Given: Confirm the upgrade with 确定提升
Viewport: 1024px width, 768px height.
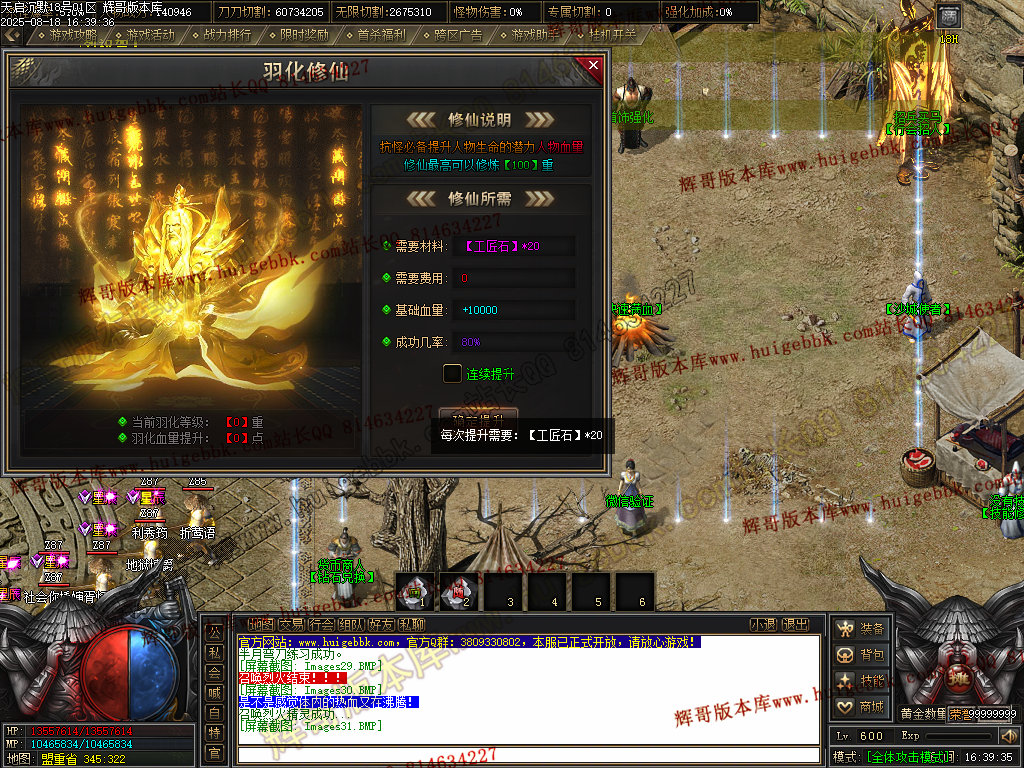Looking at the screenshot, I should pos(478,415).
